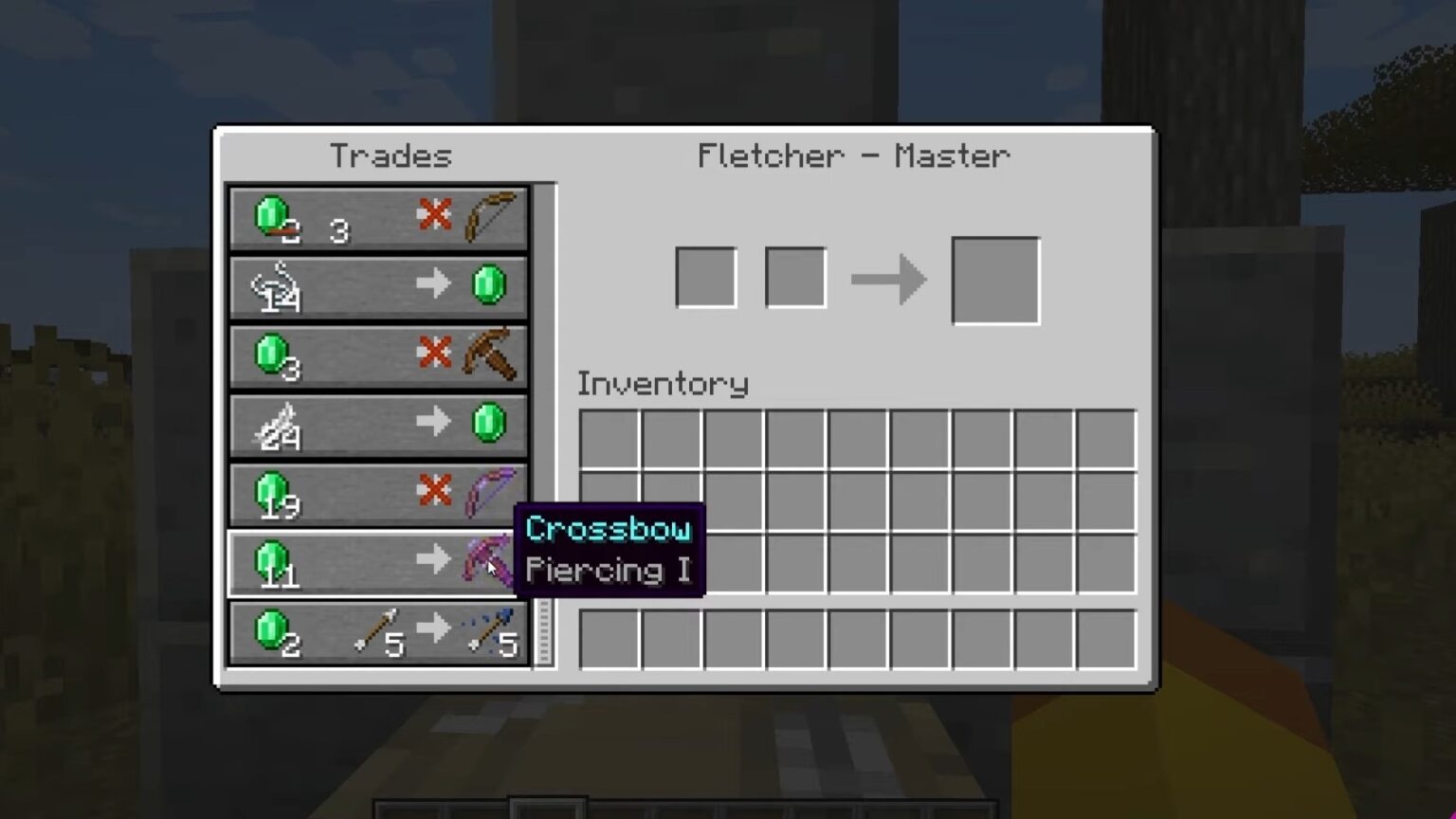
Task: Click the tipped arrows icon in the bottom trade
Action: pyautogui.click(x=485, y=631)
